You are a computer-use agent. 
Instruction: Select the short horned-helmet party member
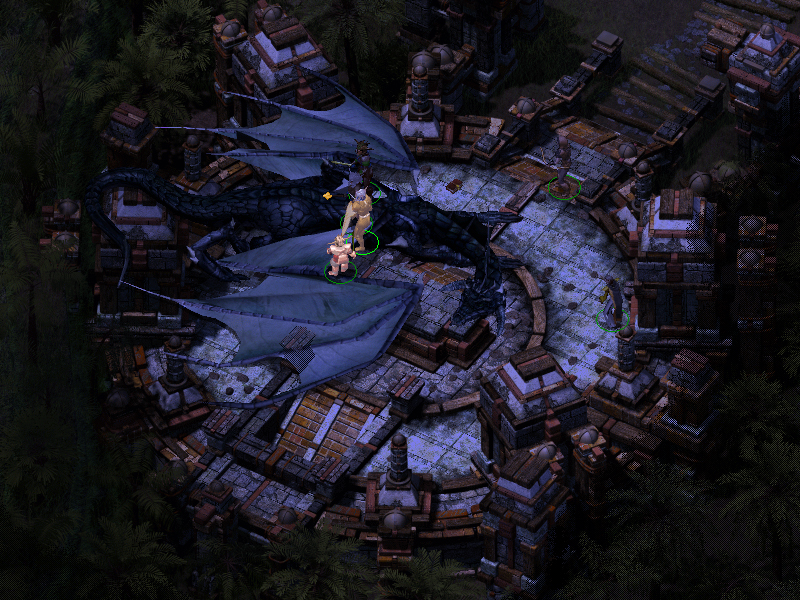(x=341, y=258)
